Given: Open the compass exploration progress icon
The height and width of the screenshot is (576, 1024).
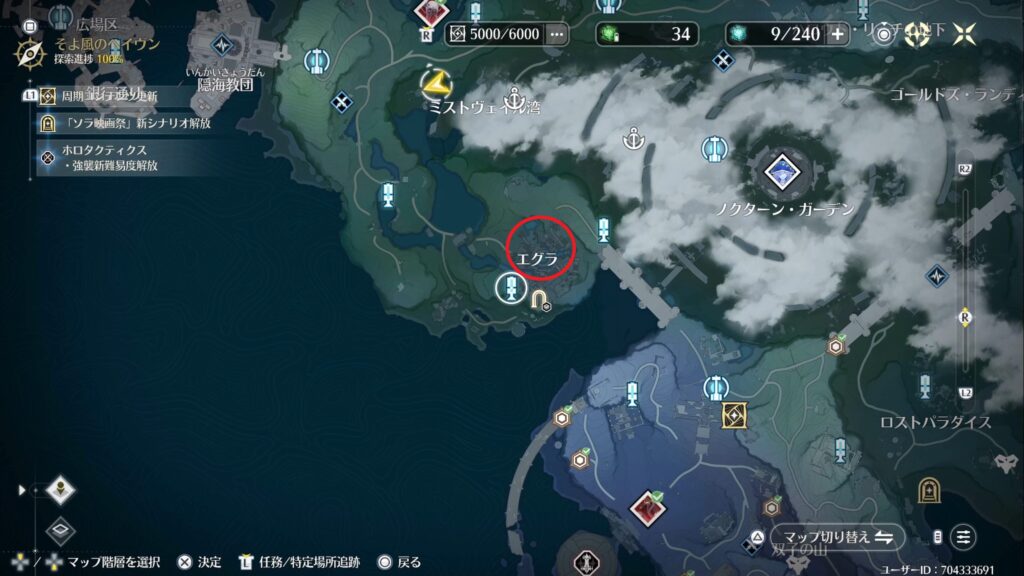Looking at the screenshot, I should point(29,54).
